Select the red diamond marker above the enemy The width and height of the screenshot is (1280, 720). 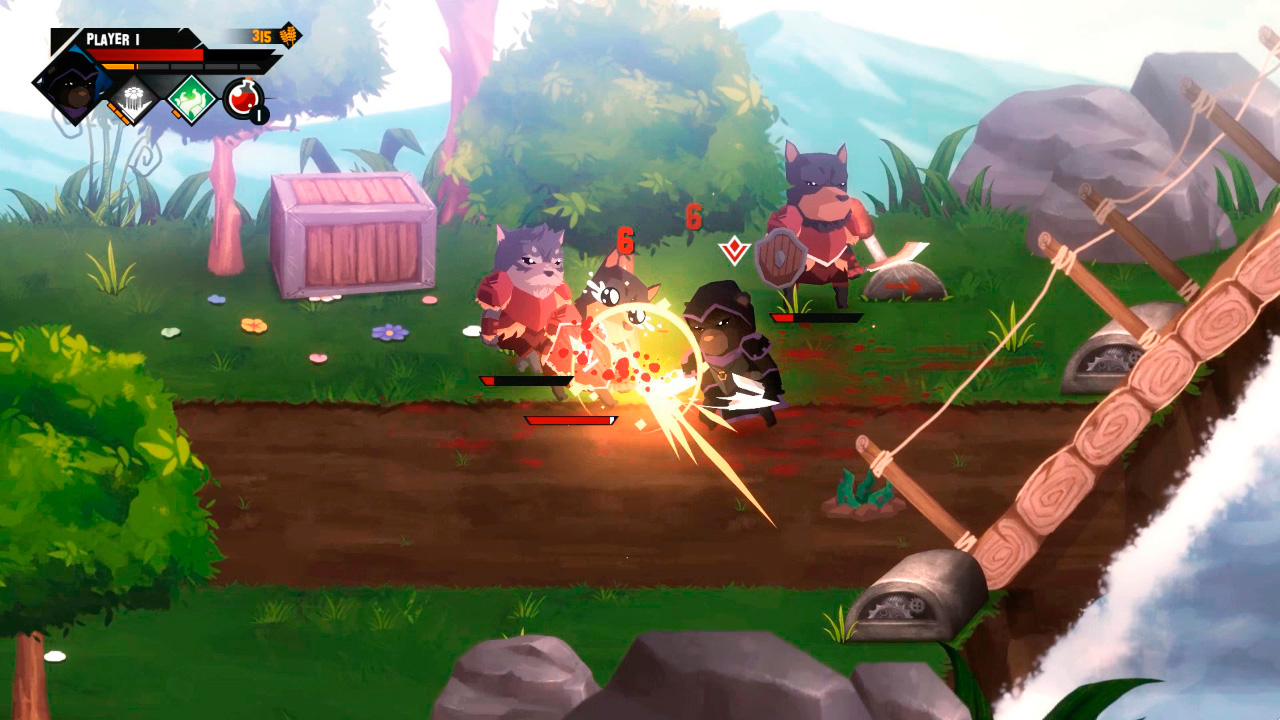(733, 248)
